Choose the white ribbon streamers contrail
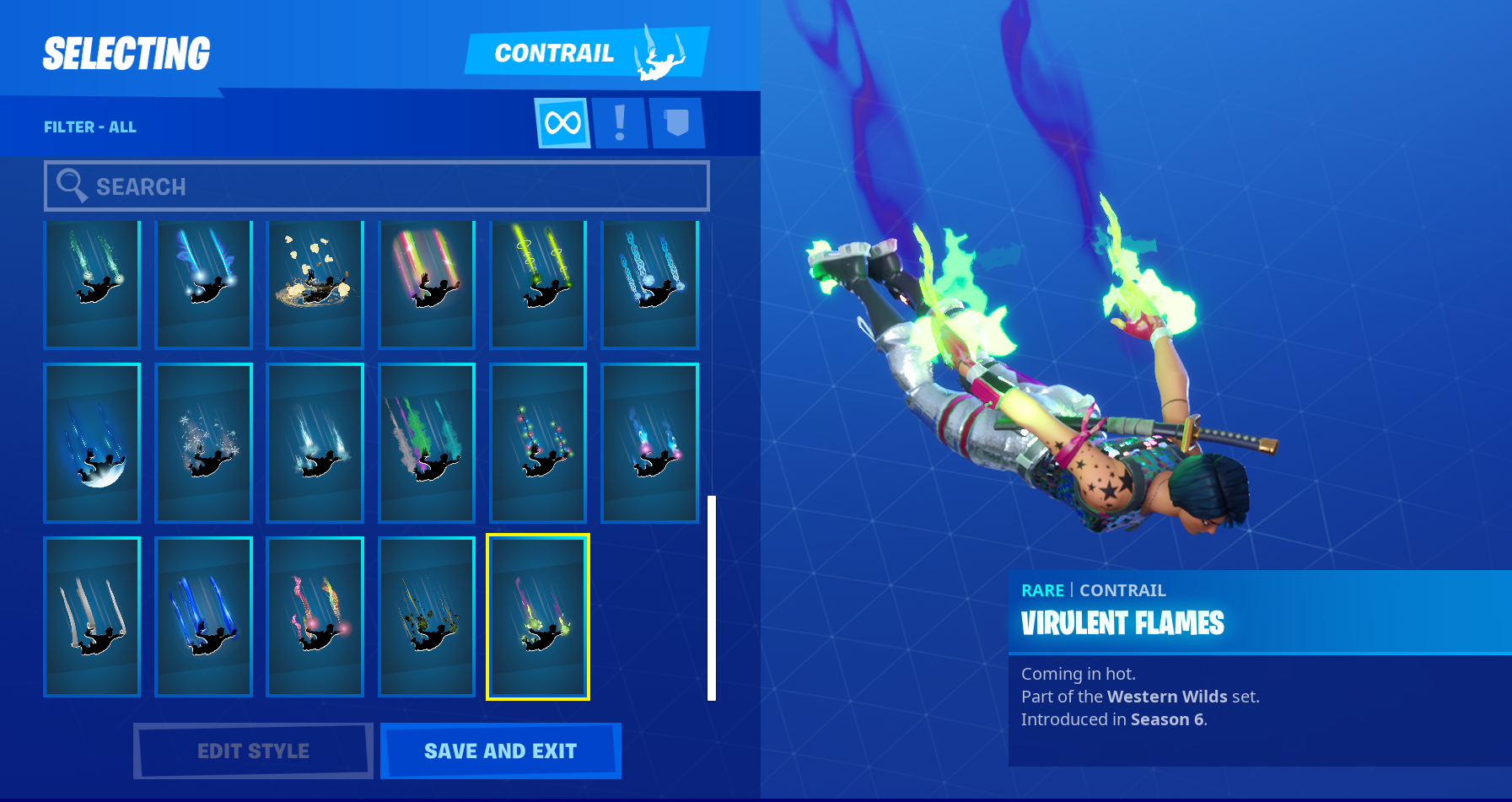The width and height of the screenshot is (1512, 802). pyautogui.click(x=92, y=616)
